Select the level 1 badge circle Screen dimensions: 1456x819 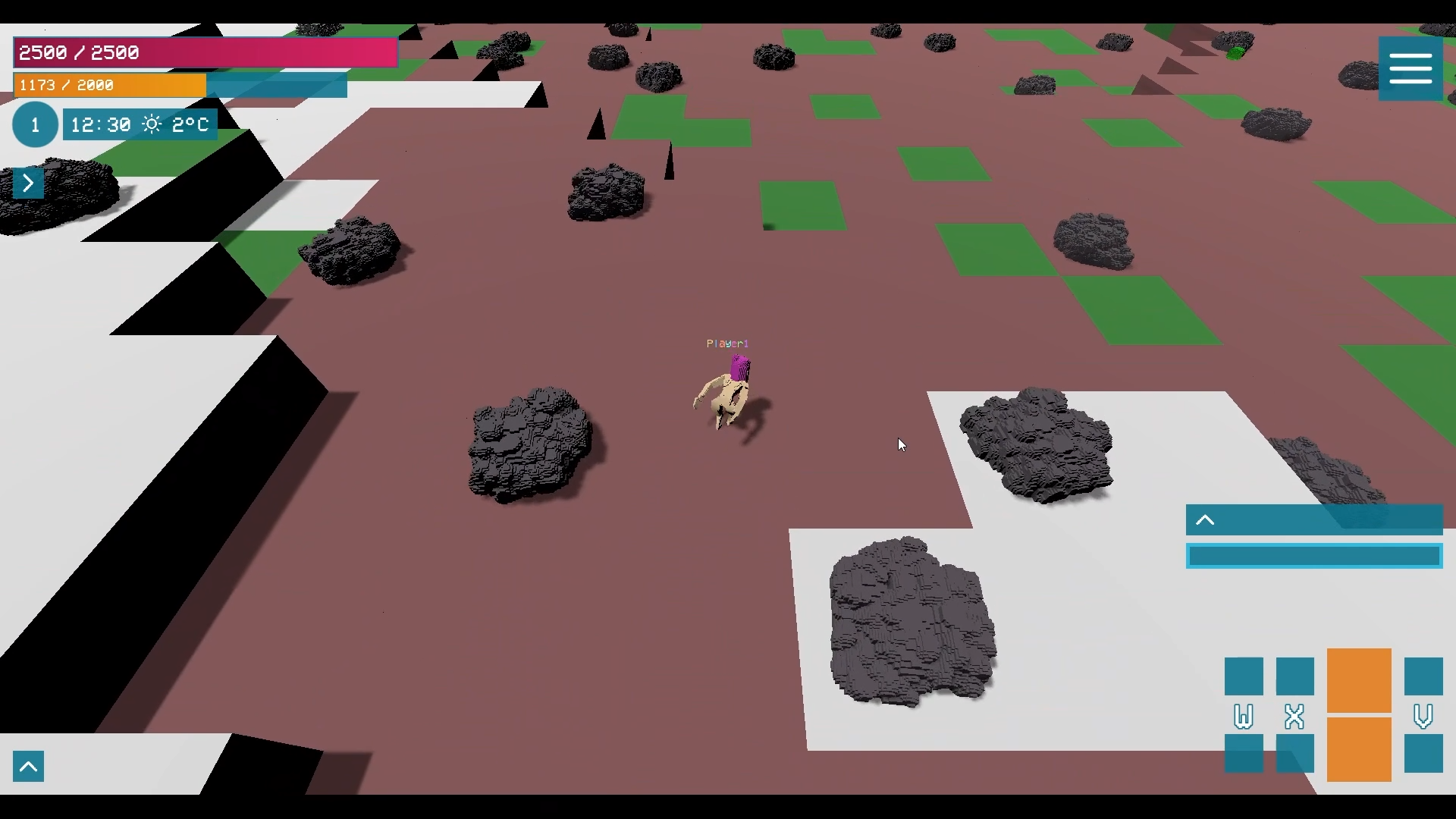click(x=35, y=124)
